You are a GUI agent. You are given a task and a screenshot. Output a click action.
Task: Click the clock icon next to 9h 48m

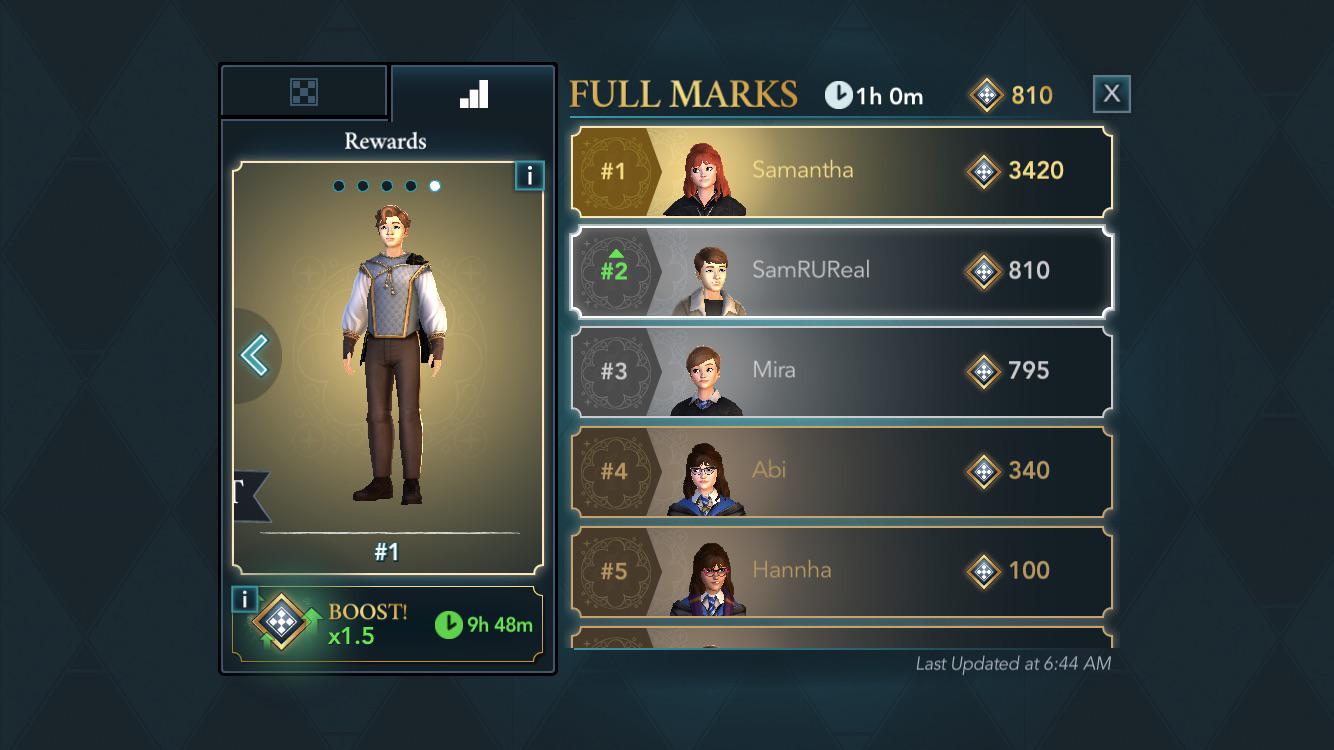452,623
